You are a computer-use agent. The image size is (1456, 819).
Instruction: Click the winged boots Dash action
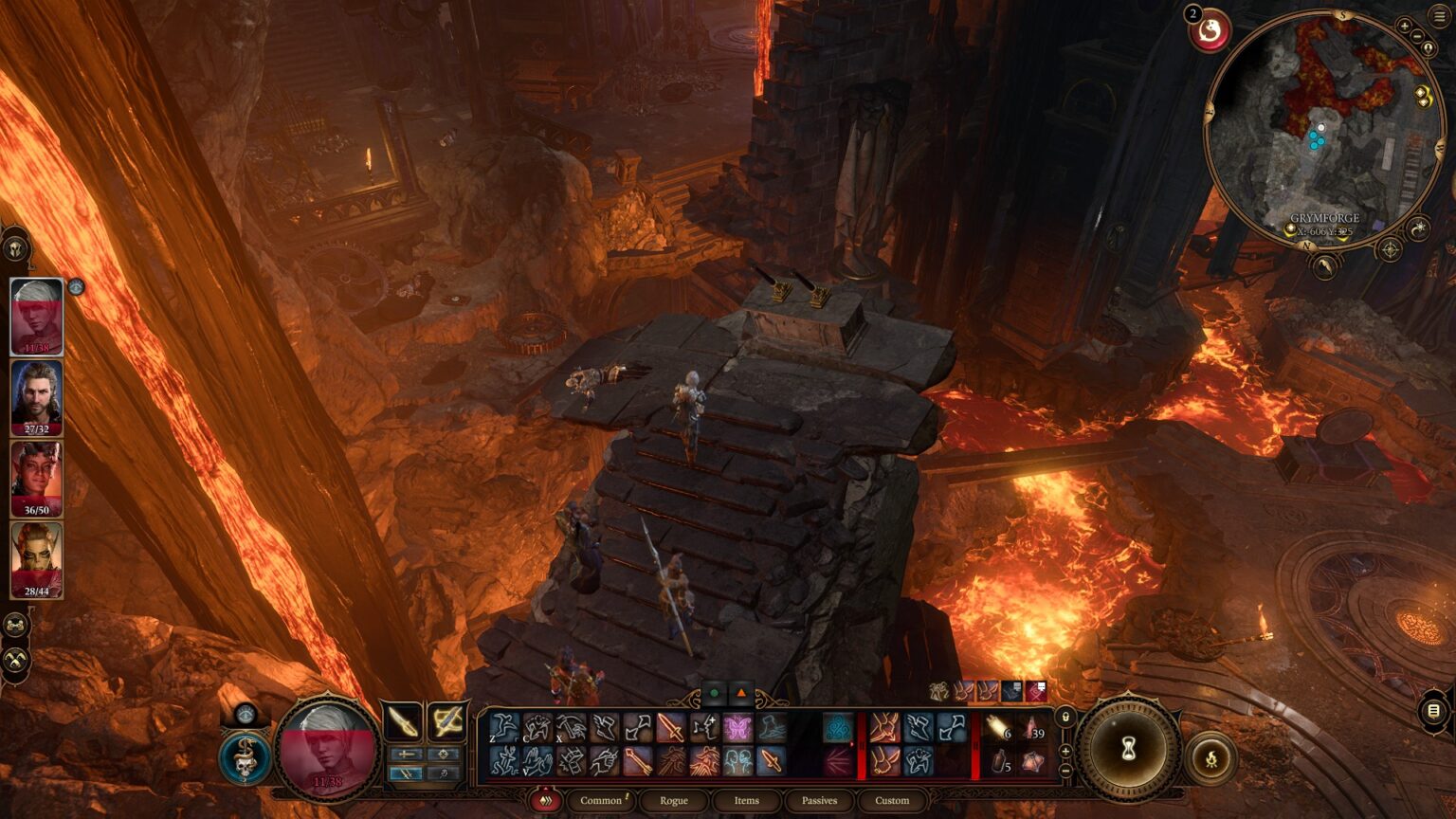coord(605,729)
